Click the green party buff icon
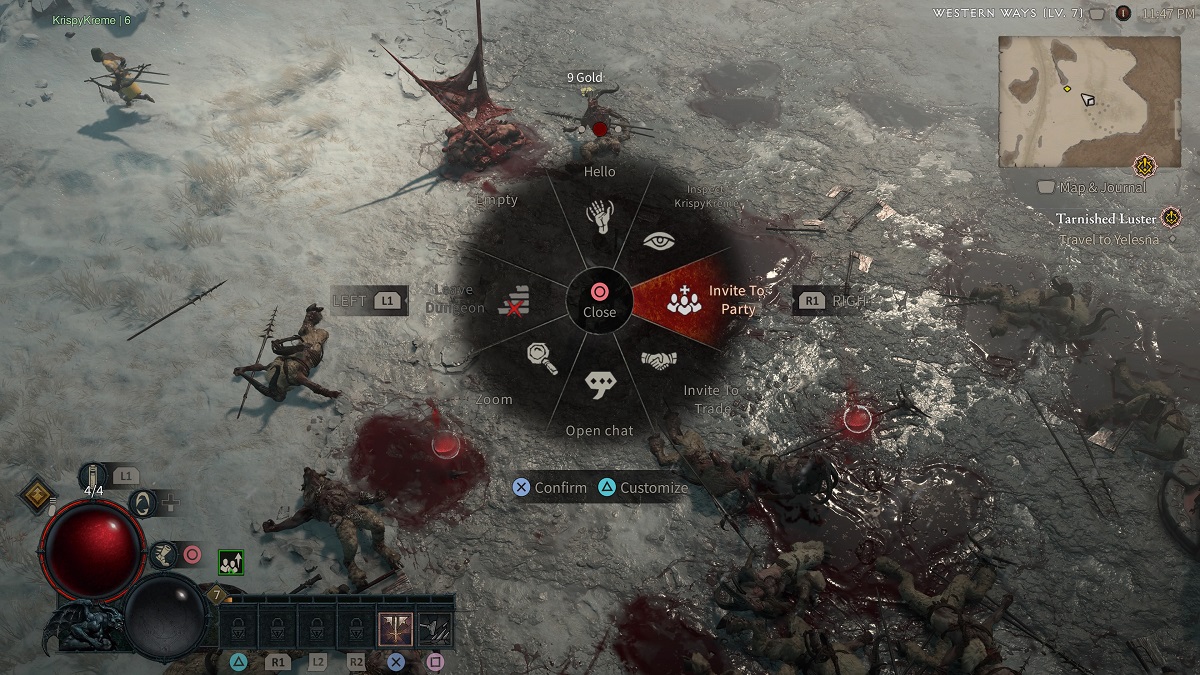This screenshot has height=675, width=1200. click(x=231, y=563)
